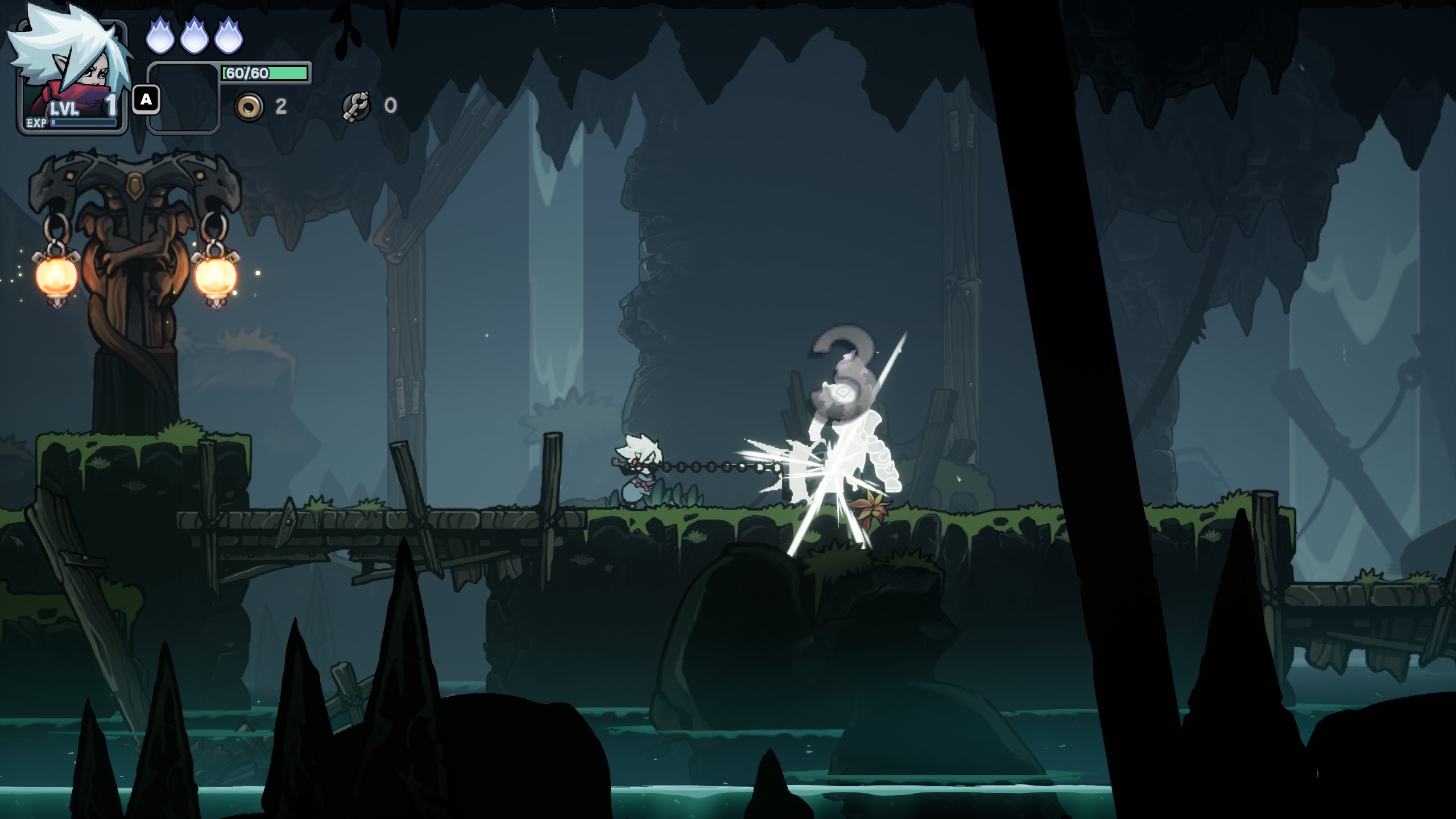Select the empty ability slot
The image size is (1456, 819).
click(x=184, y=98)
